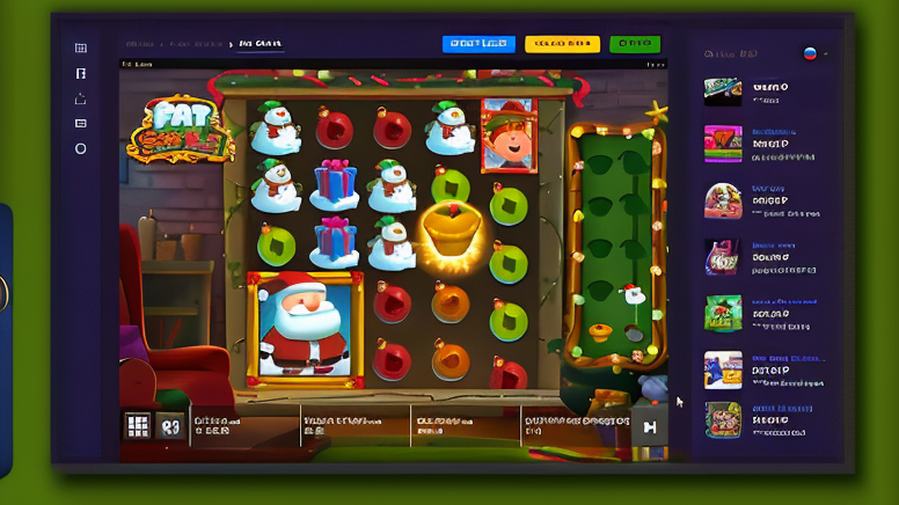The height and width of the screenshot is (505, 899).
Task: Click the square button beside the grid icon
Action: point(170,426)
